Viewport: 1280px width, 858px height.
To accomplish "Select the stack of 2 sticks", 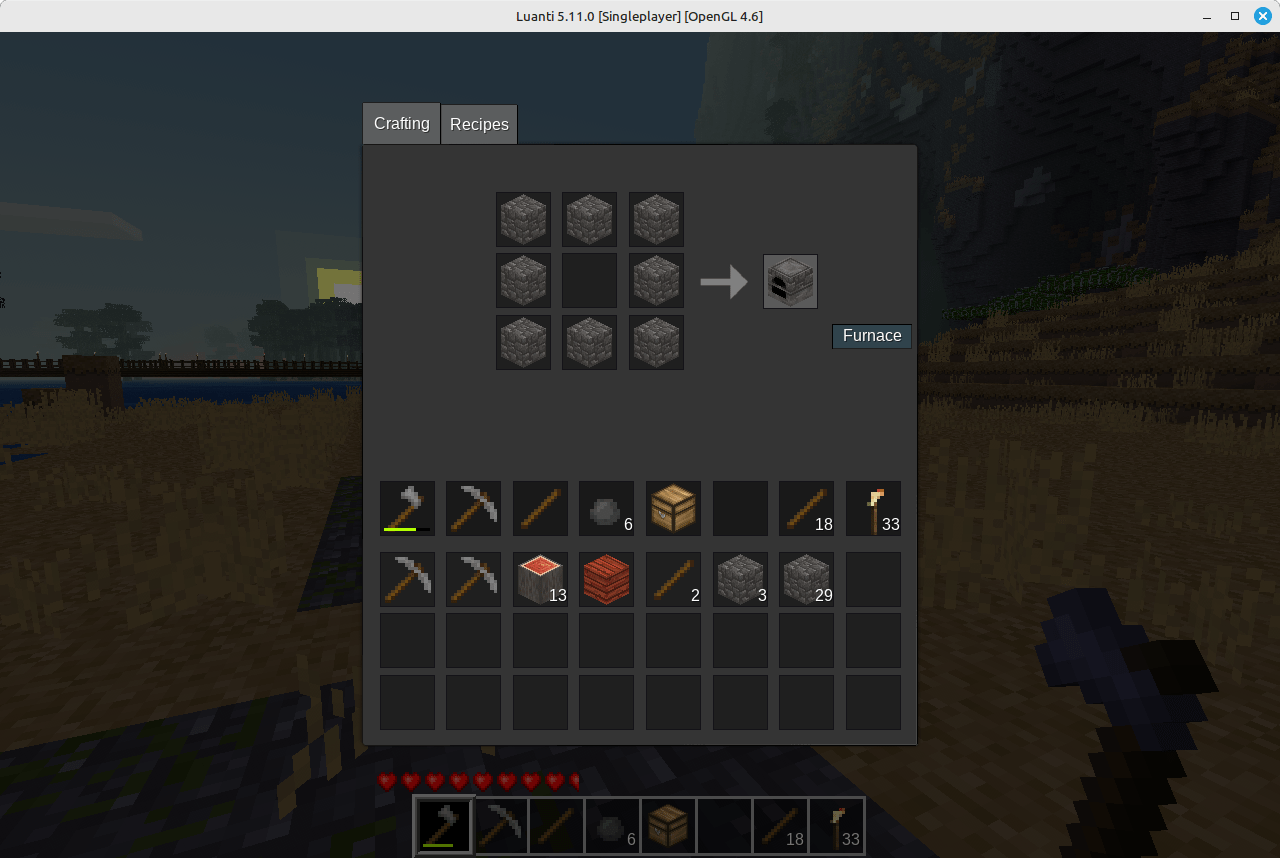I will 673,579.
